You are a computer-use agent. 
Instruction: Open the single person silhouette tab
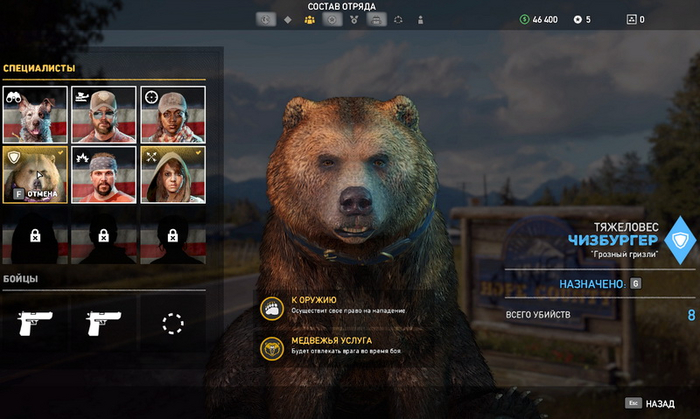click(421, 19)
